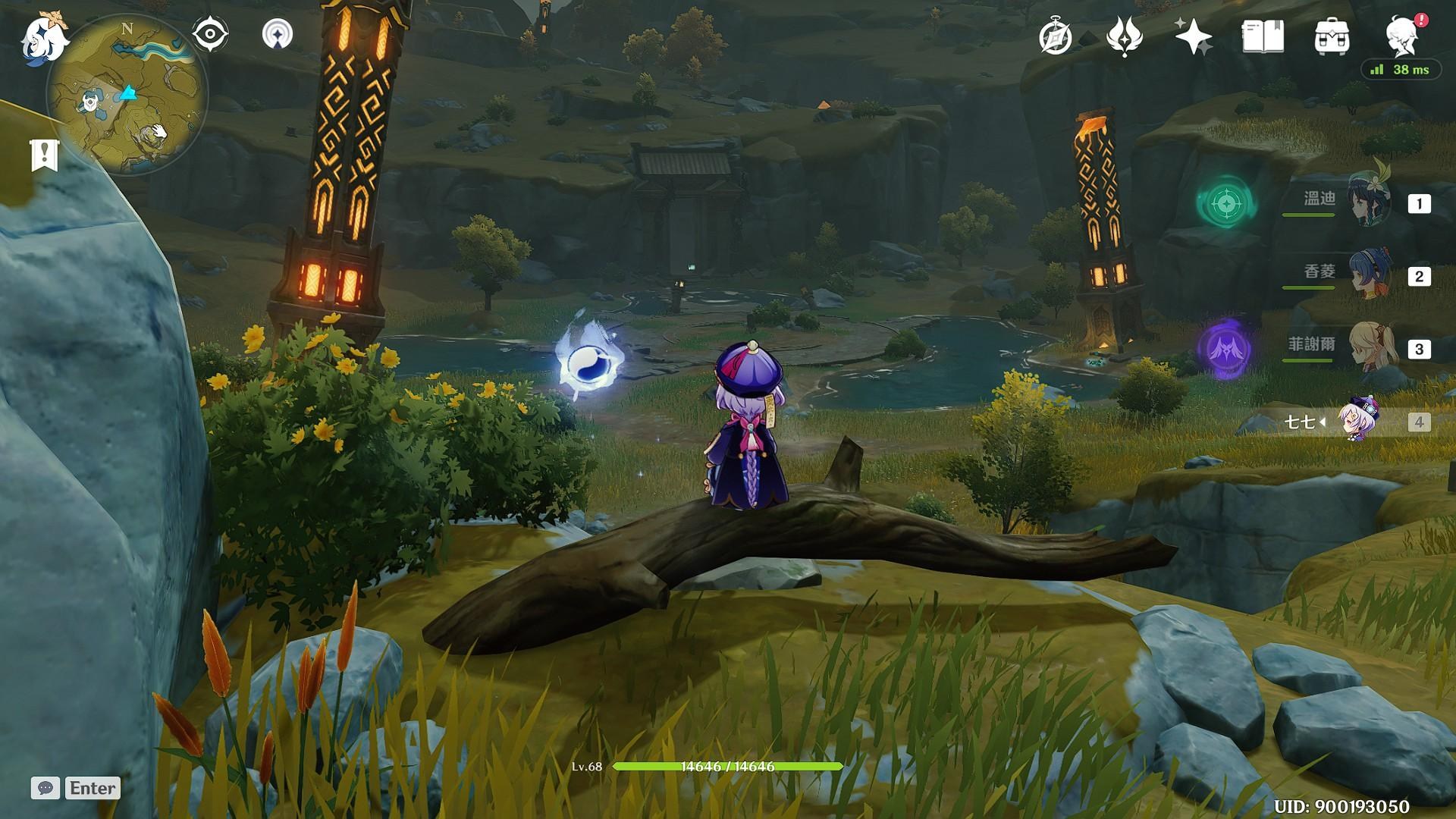Open the character profile icon with alert
The width and height of the screenshot is (1456, 819).
1403,36
